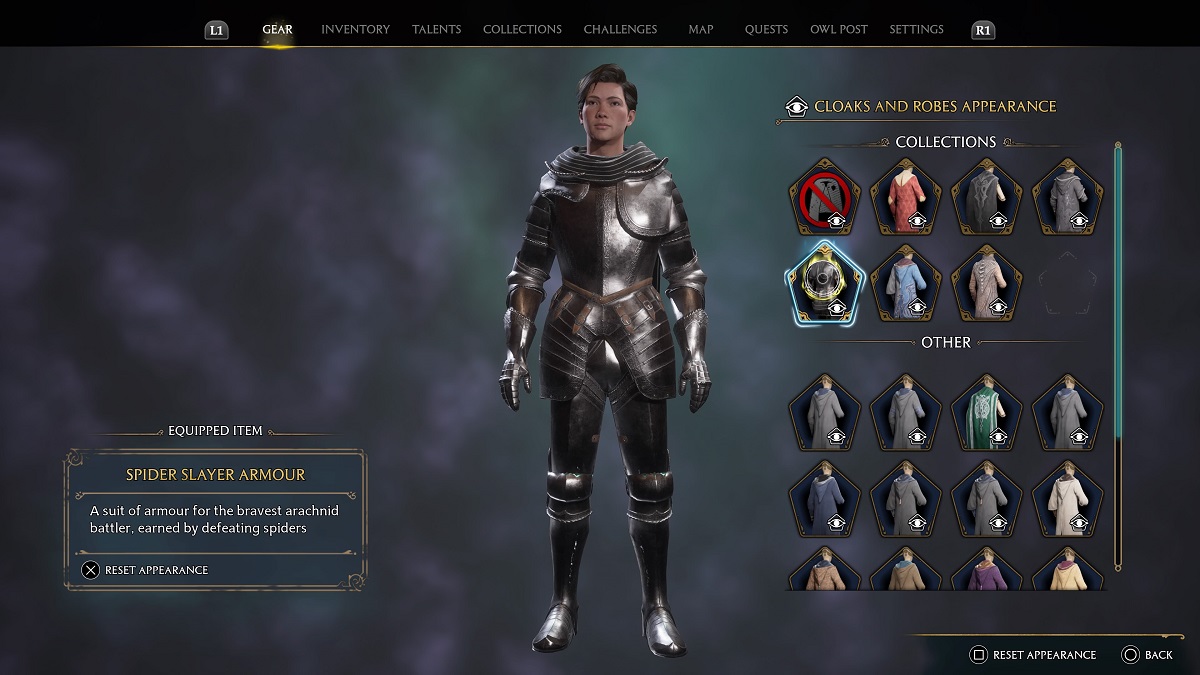Screen dimensions: 1200x675
Task: Open the Settings tab
Action: coord(916,30)
